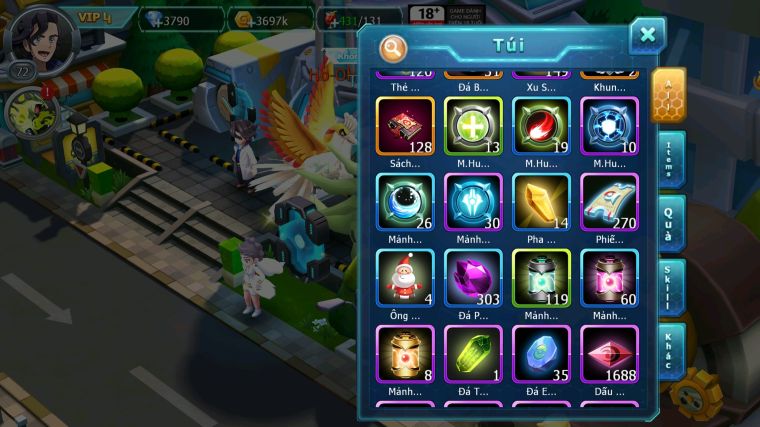
Task: Open the player avatar profile
Action: click(40, 36)
